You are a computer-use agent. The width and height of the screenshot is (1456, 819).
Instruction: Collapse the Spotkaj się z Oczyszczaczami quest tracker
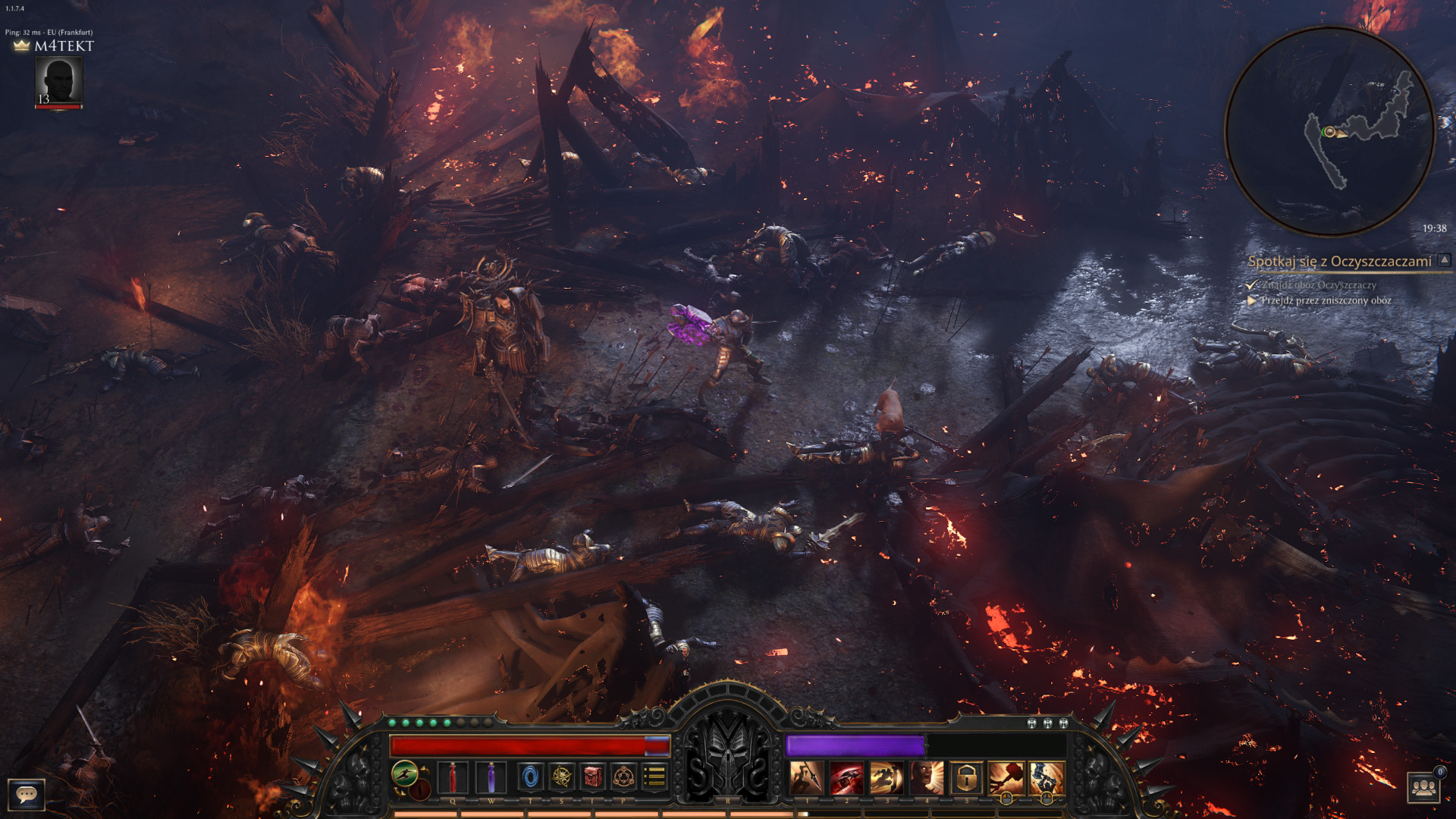click(x=1445, y=260)
